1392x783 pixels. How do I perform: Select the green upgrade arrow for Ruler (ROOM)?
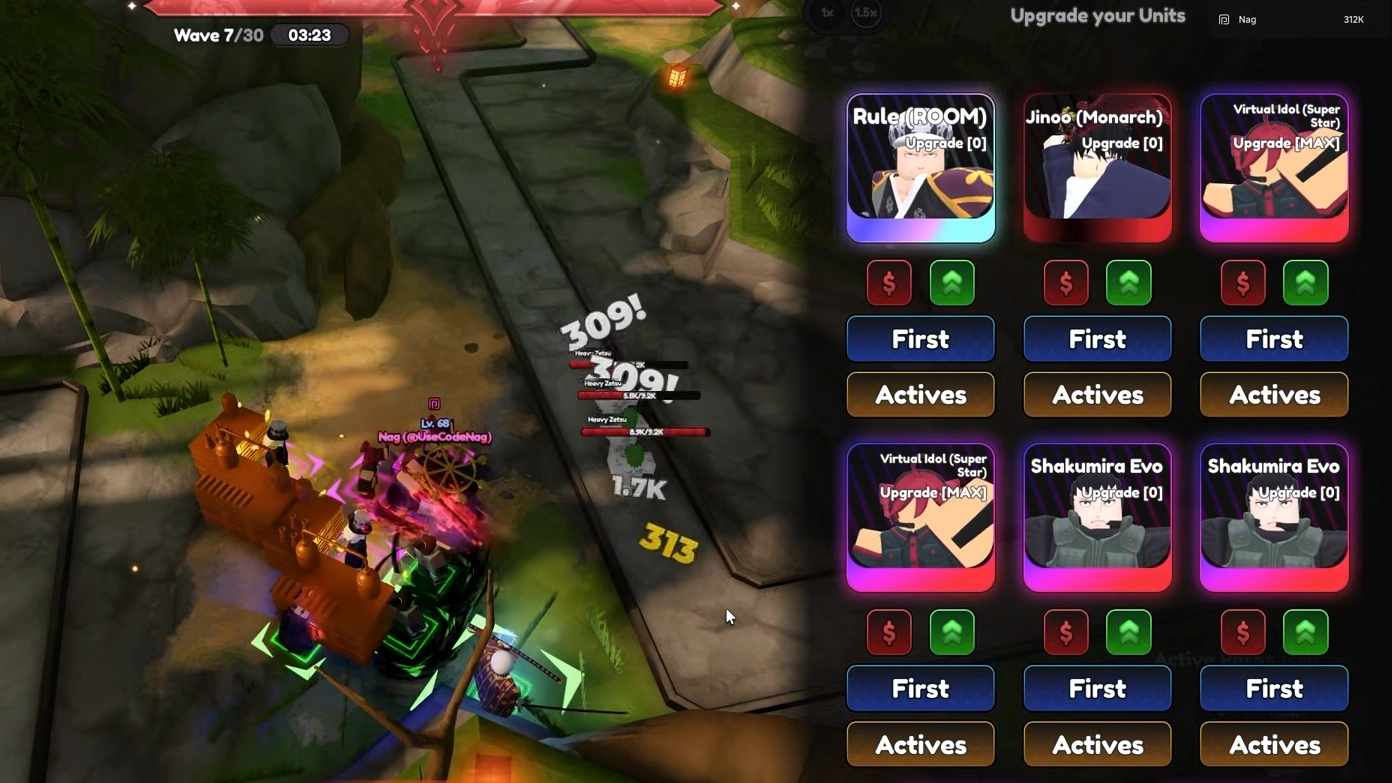point(951,283)
